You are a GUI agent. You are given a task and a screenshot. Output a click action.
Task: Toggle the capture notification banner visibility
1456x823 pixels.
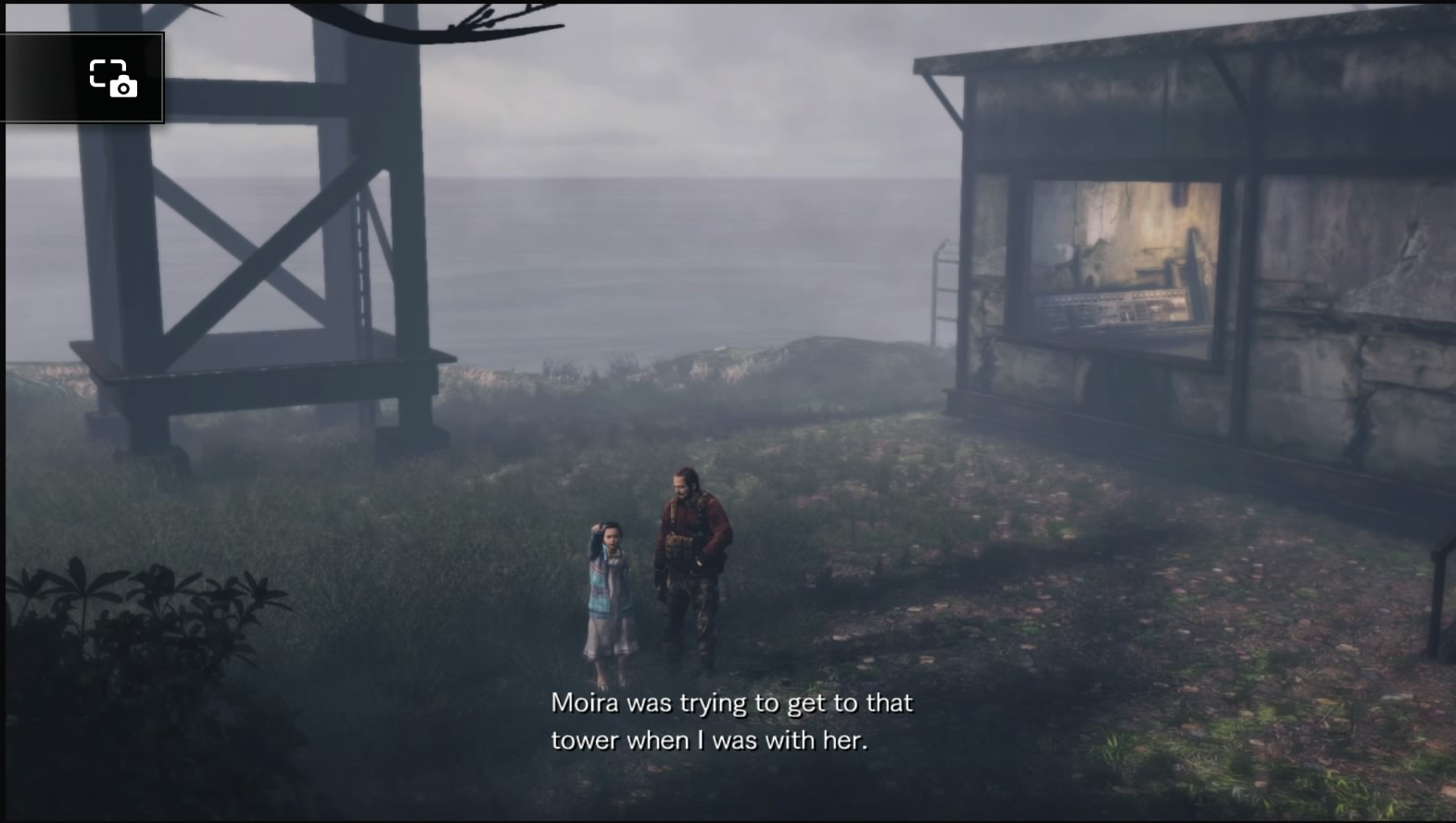(x=82, y=79)
